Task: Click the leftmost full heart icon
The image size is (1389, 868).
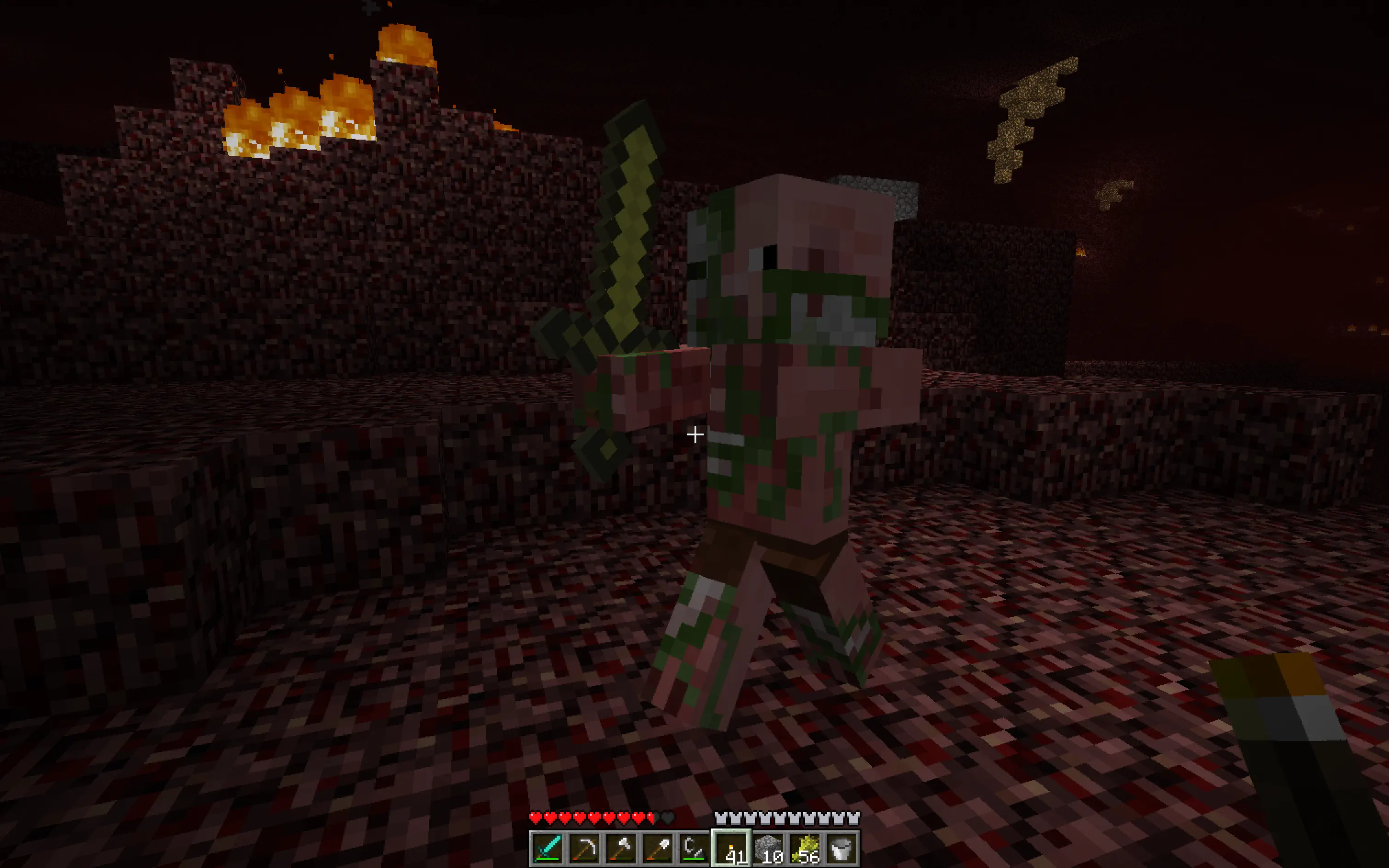Action: (536, 817)
